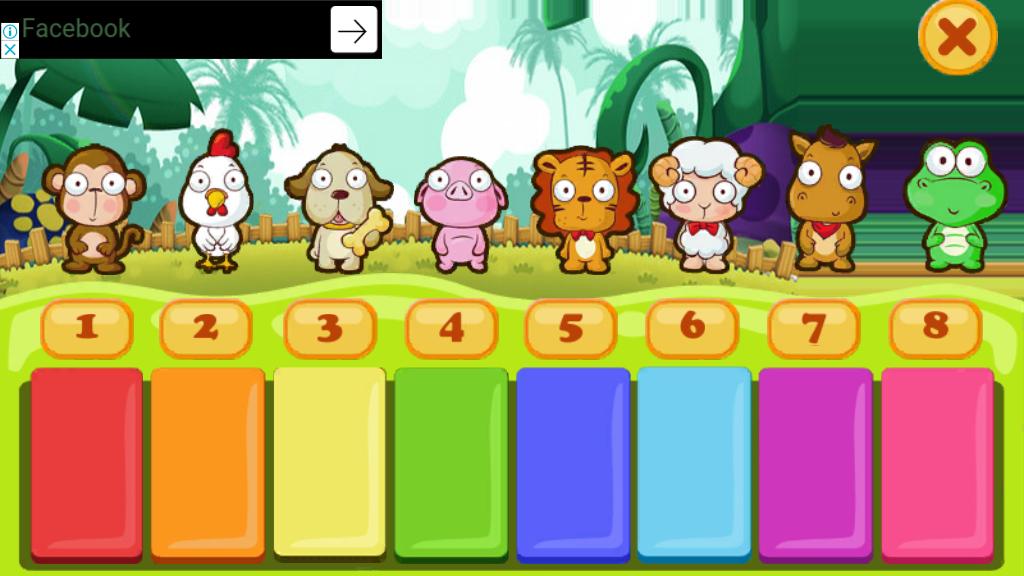Screen dimensions: 1024x576
Task: Tap the dark blue piano key
Action: pyautogui.click(x=573, y=460)
